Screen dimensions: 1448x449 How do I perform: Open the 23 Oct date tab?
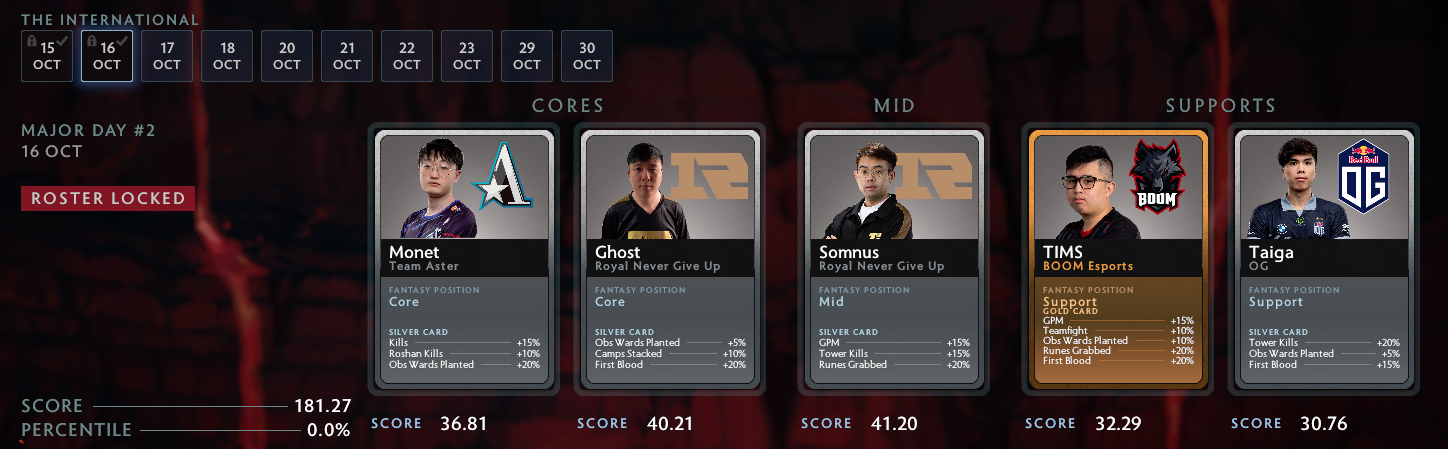[467, 56]
